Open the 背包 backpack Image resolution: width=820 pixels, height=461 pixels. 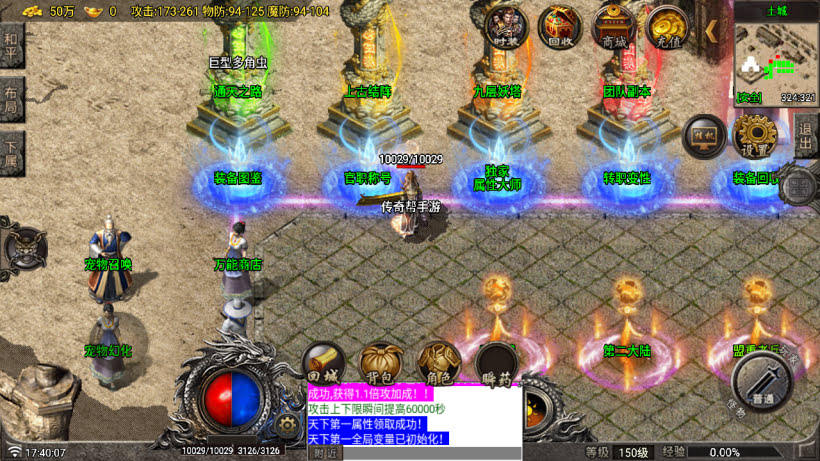(380, 364)
